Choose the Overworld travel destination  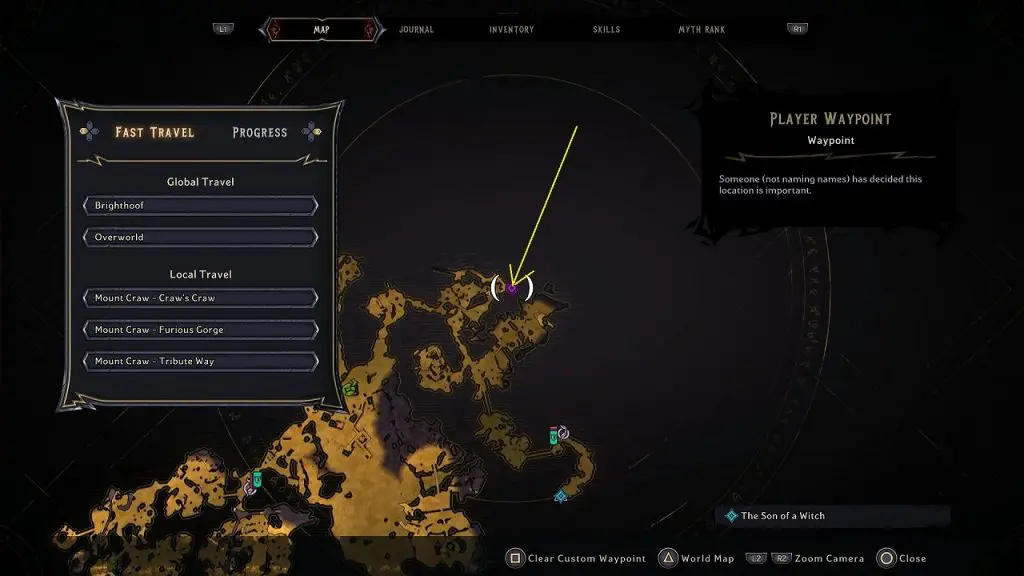pyautogui.click(x=200, y=238)
